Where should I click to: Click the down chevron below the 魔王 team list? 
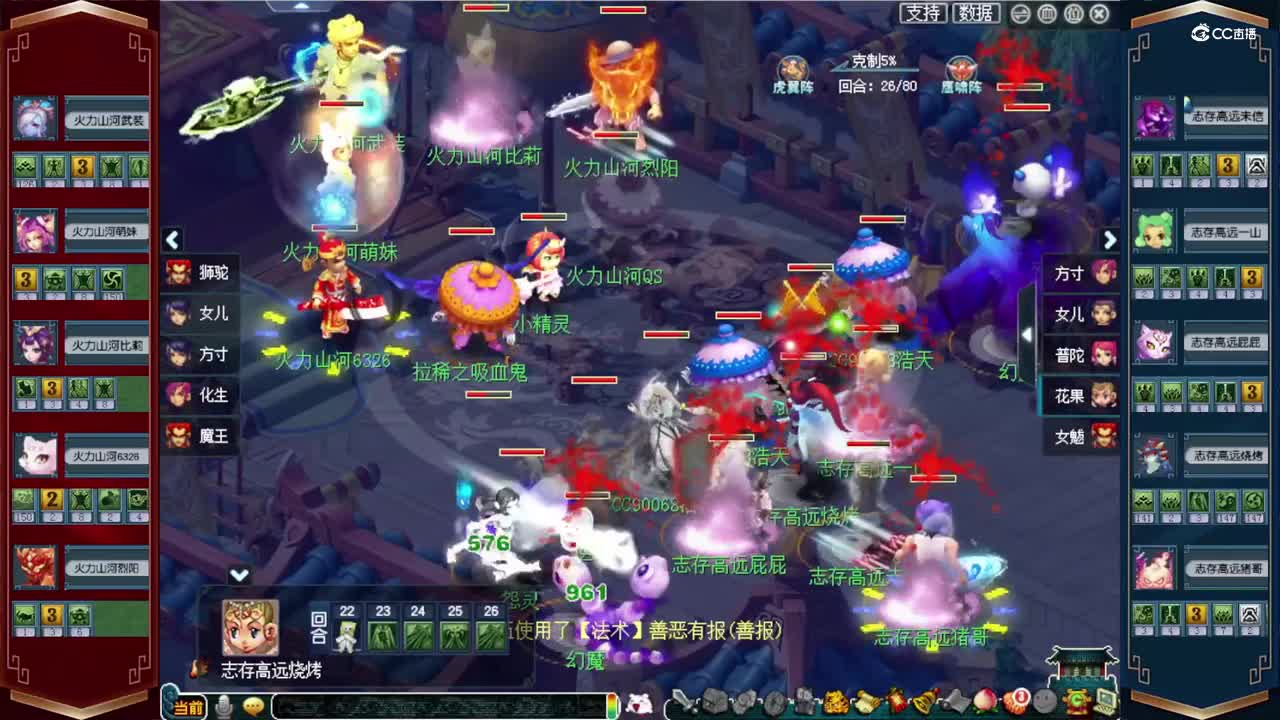(x=239, y=574)
